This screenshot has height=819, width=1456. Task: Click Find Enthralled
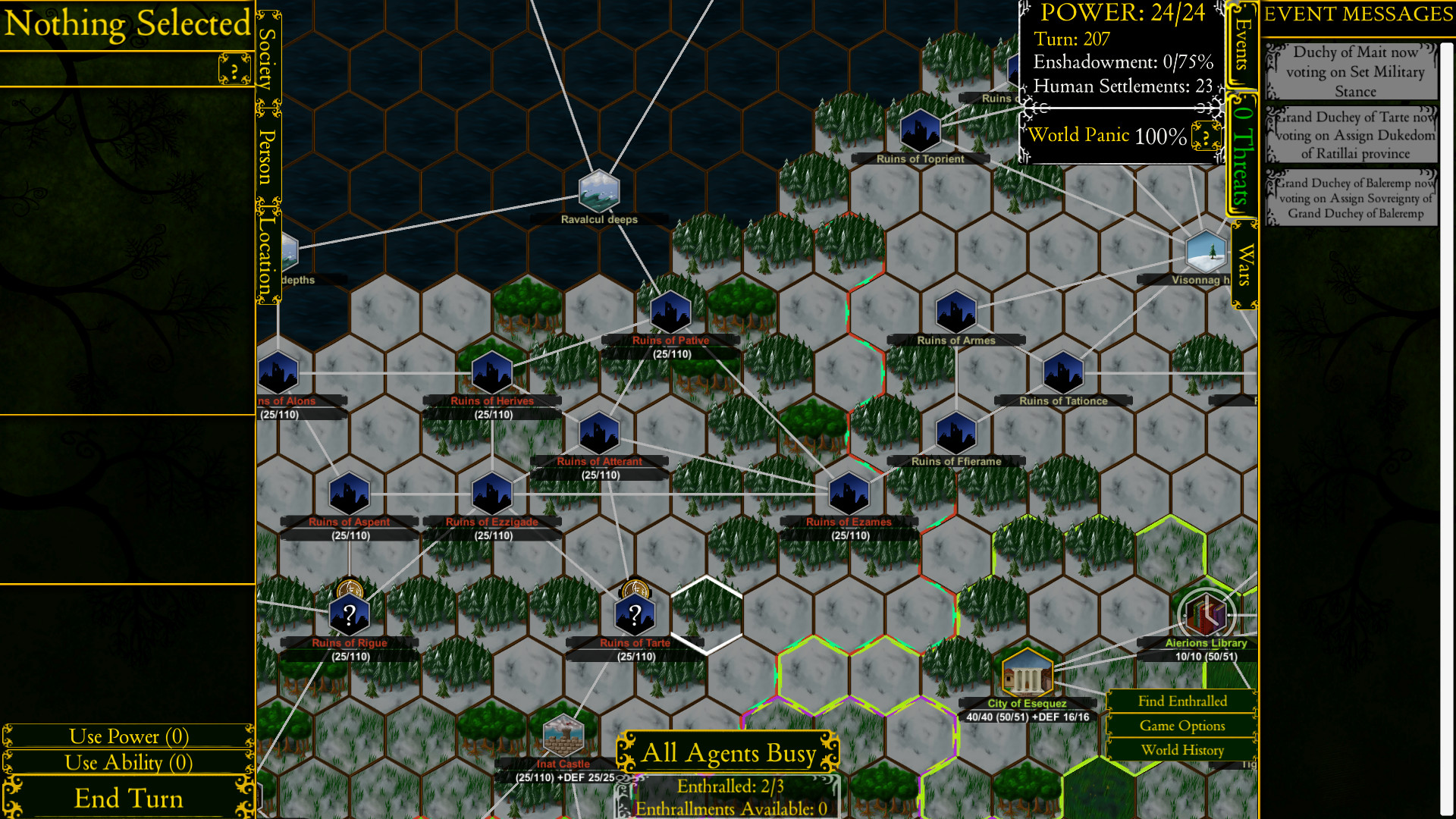(x=1182, y=701)
